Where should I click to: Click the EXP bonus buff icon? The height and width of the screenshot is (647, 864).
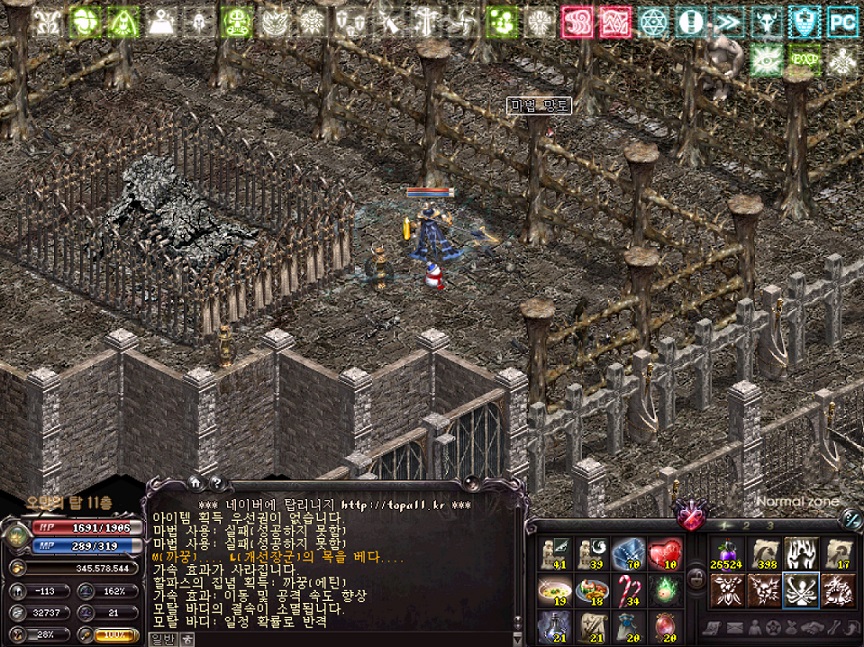[805, 59]
